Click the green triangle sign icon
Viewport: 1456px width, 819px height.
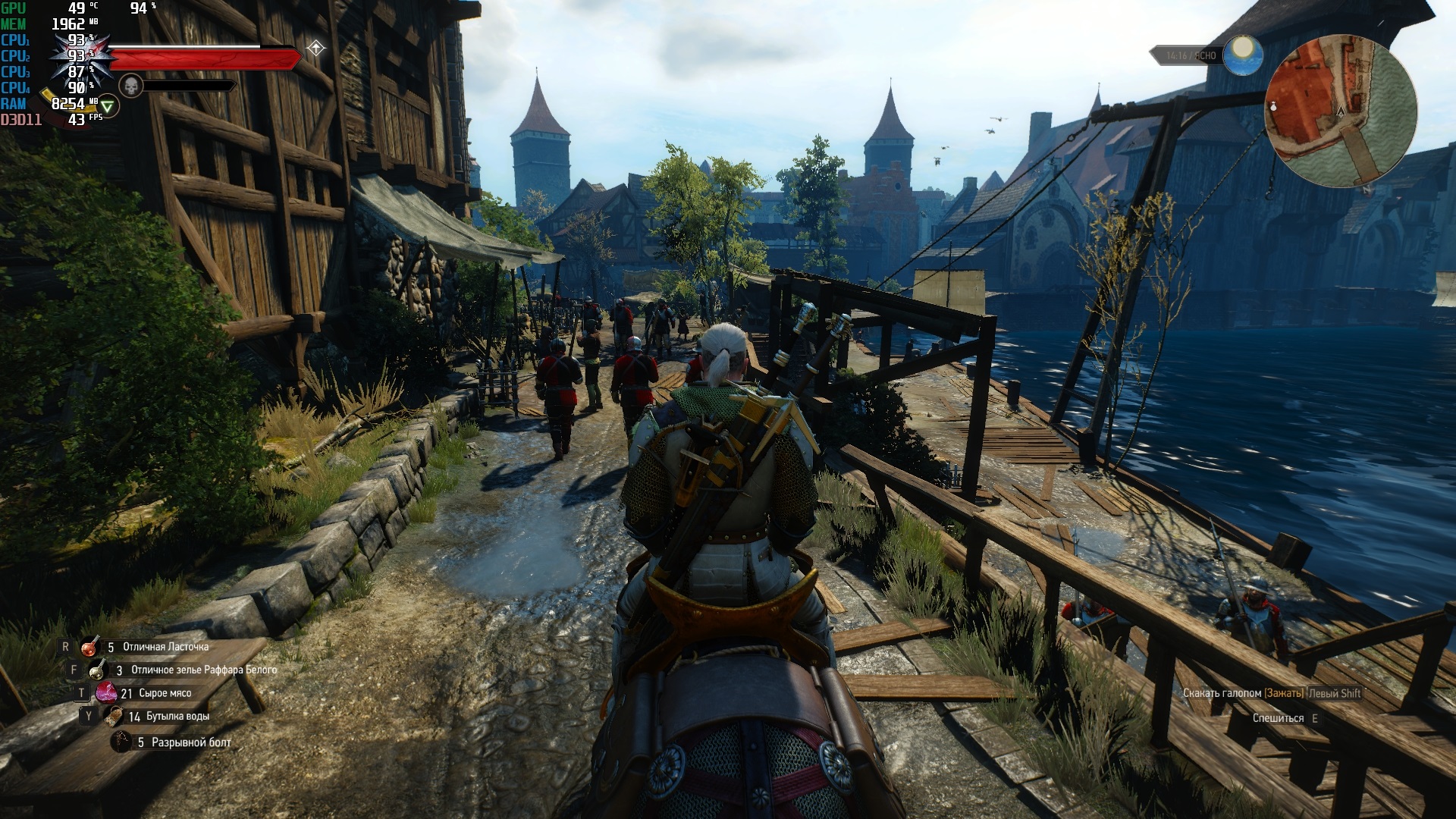pyautogui.click(x=107, y=107)
